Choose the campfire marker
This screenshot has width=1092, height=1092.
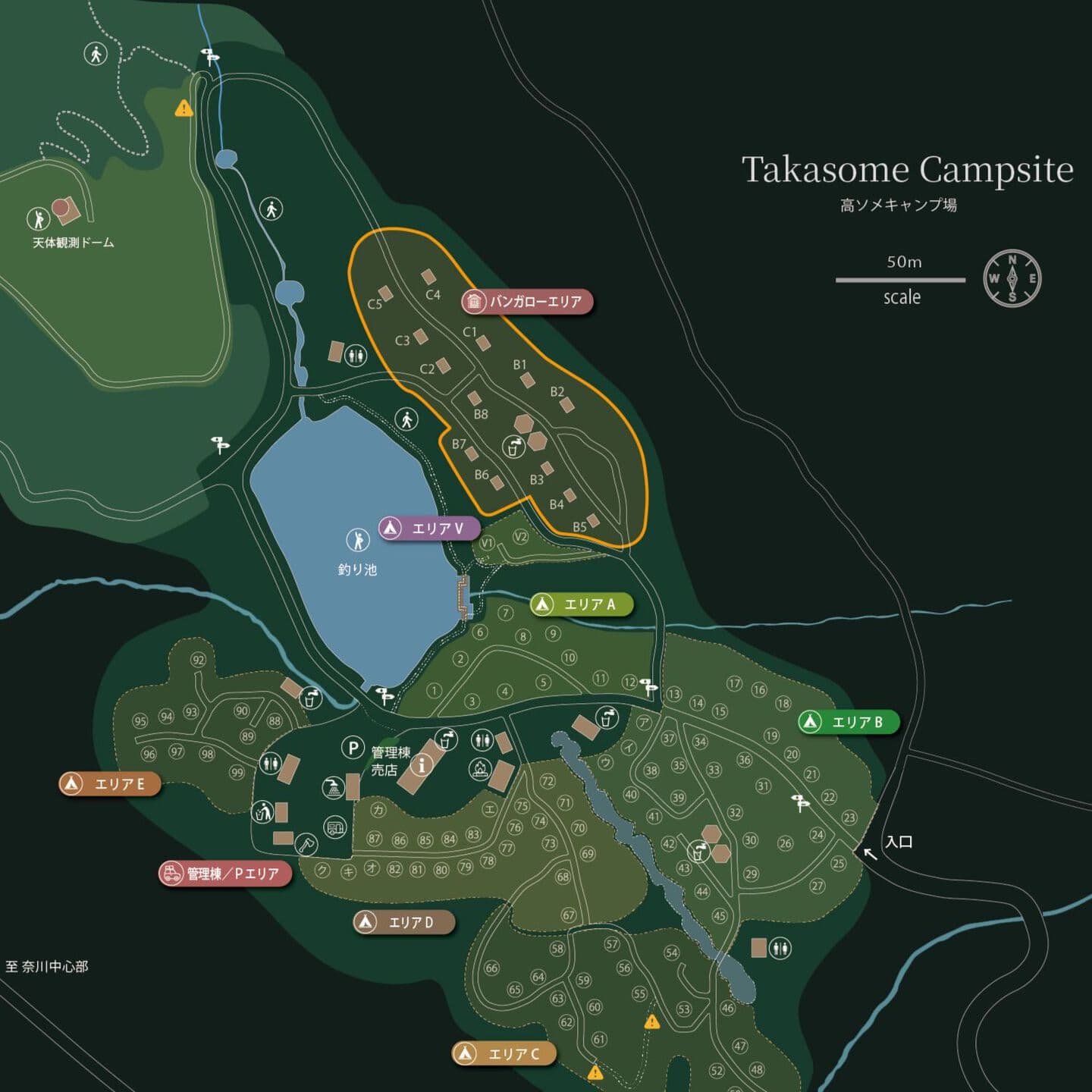point(480,770)
